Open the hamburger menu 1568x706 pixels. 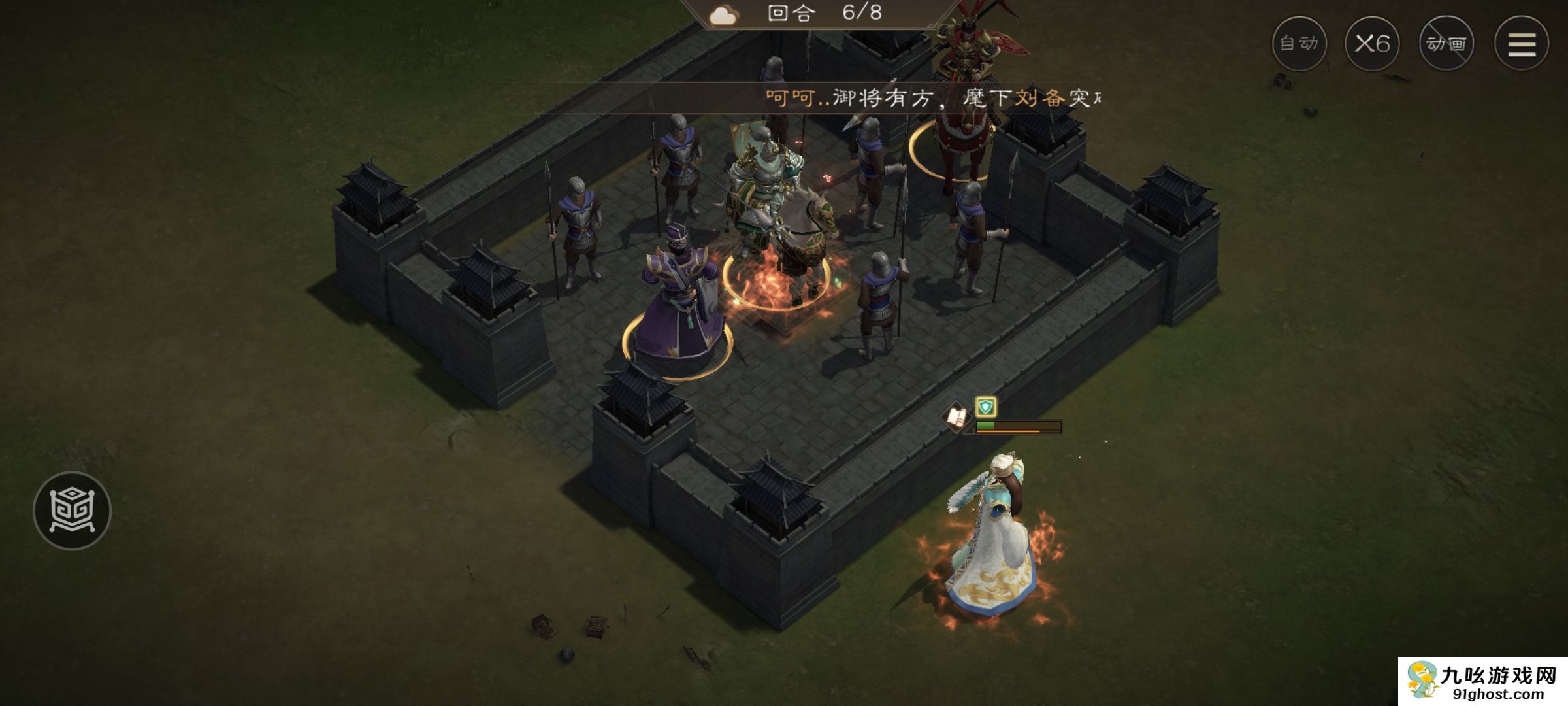point(1521,44)
